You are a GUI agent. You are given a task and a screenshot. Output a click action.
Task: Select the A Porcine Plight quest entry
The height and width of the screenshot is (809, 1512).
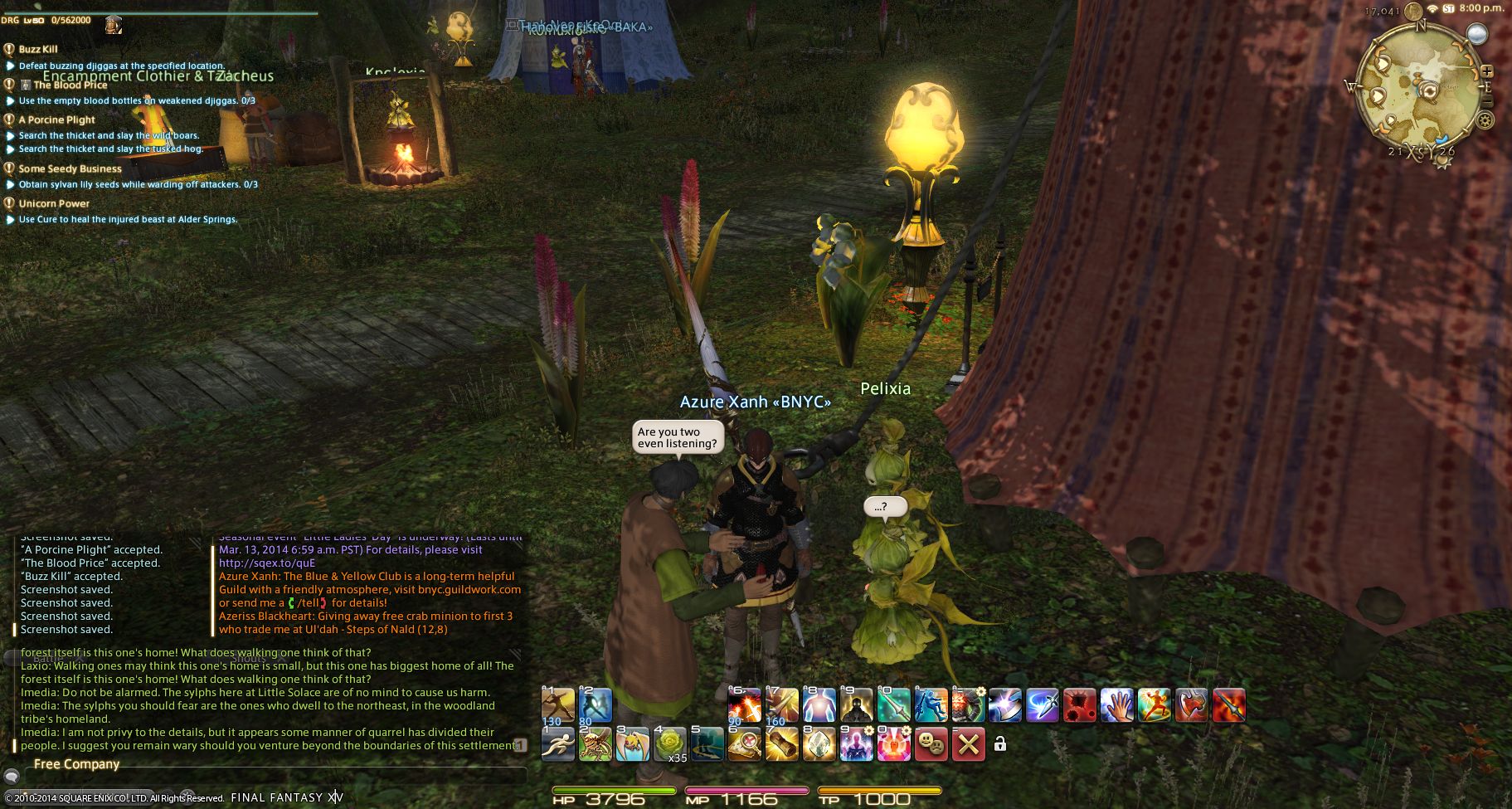pos(56,119)
